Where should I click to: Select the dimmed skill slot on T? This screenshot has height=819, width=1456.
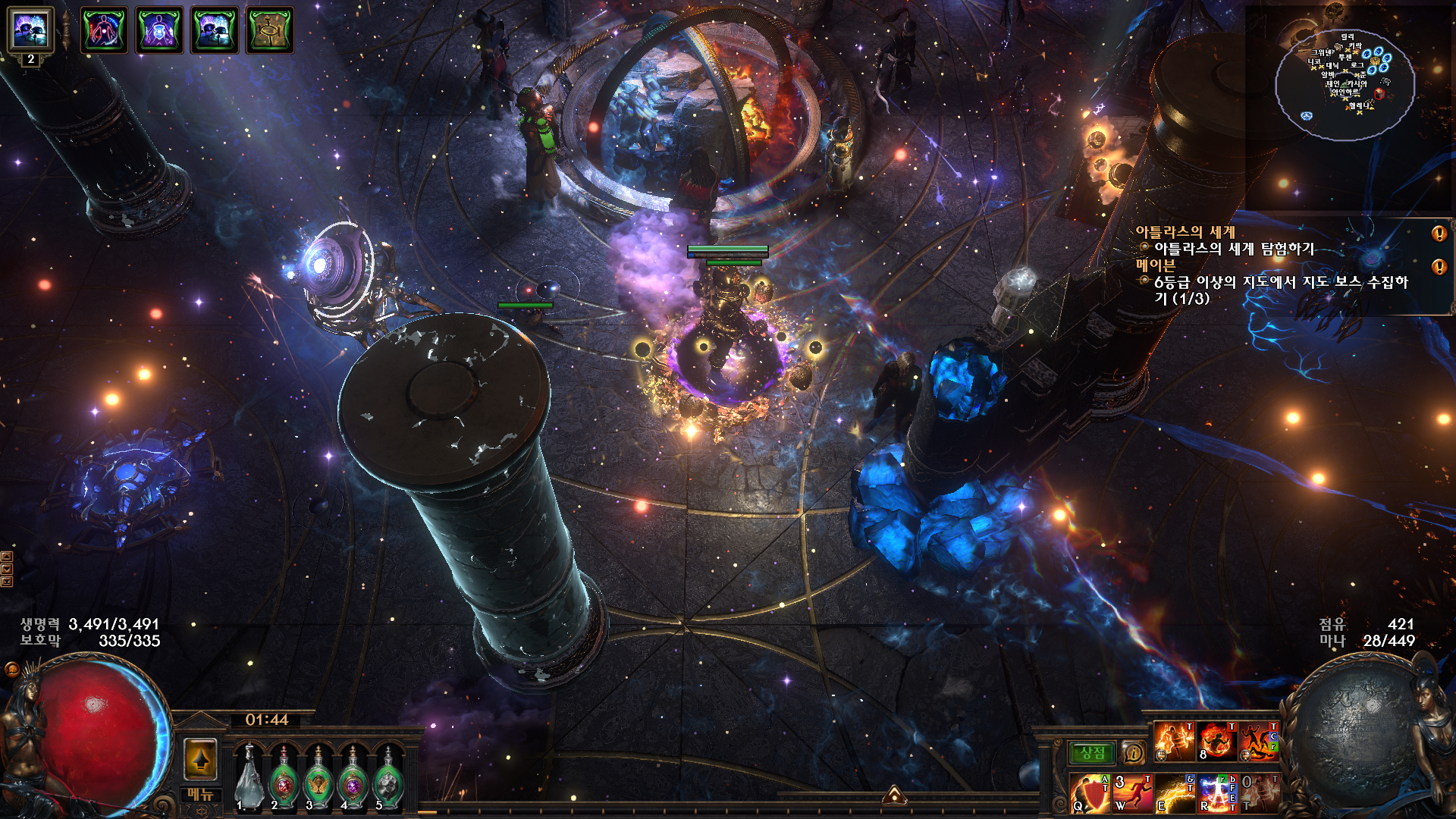[x=1259, y=793]
